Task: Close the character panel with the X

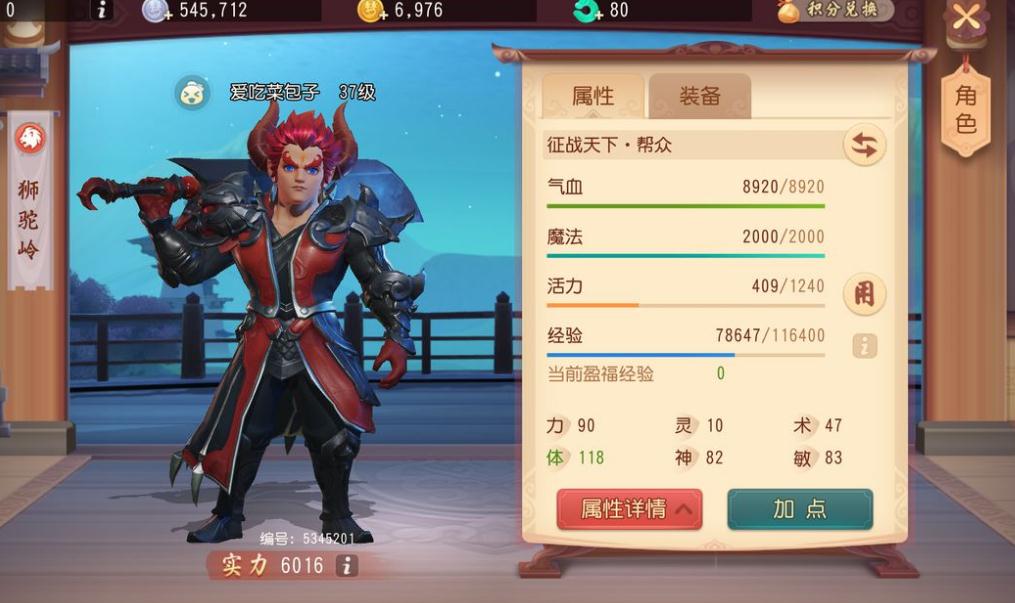Action: [966, 17]
